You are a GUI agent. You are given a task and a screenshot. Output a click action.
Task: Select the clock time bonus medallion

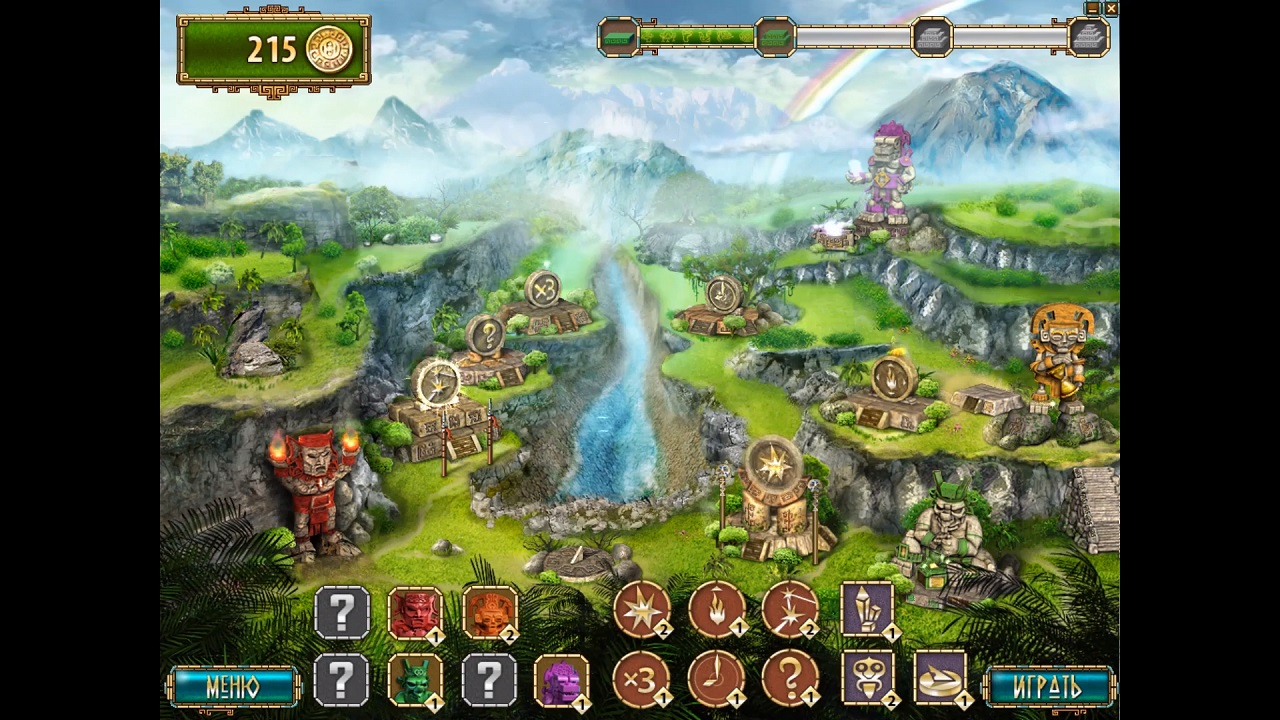coord(716,678)
